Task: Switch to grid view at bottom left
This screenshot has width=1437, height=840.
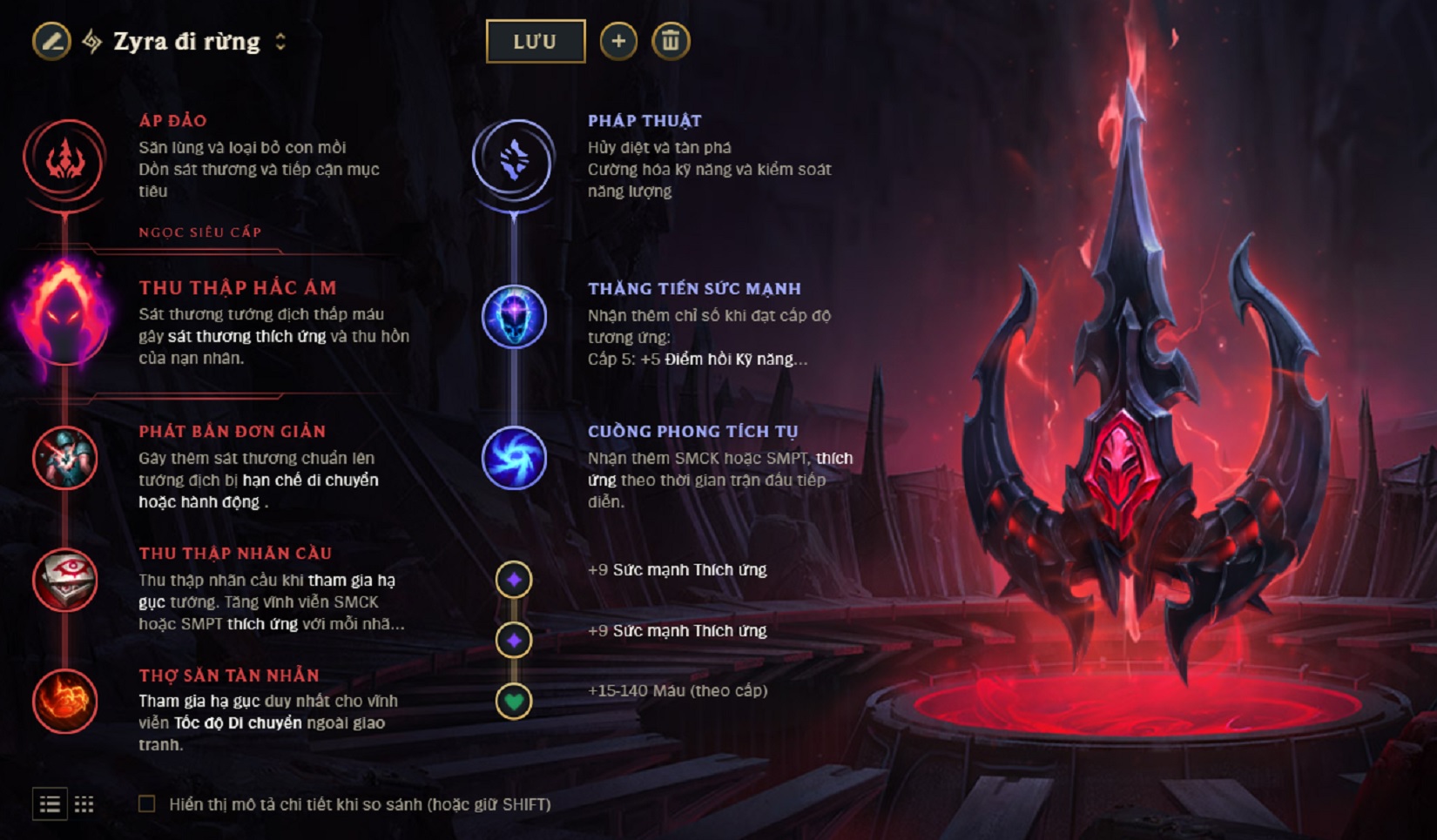Action: pos(85,804)
